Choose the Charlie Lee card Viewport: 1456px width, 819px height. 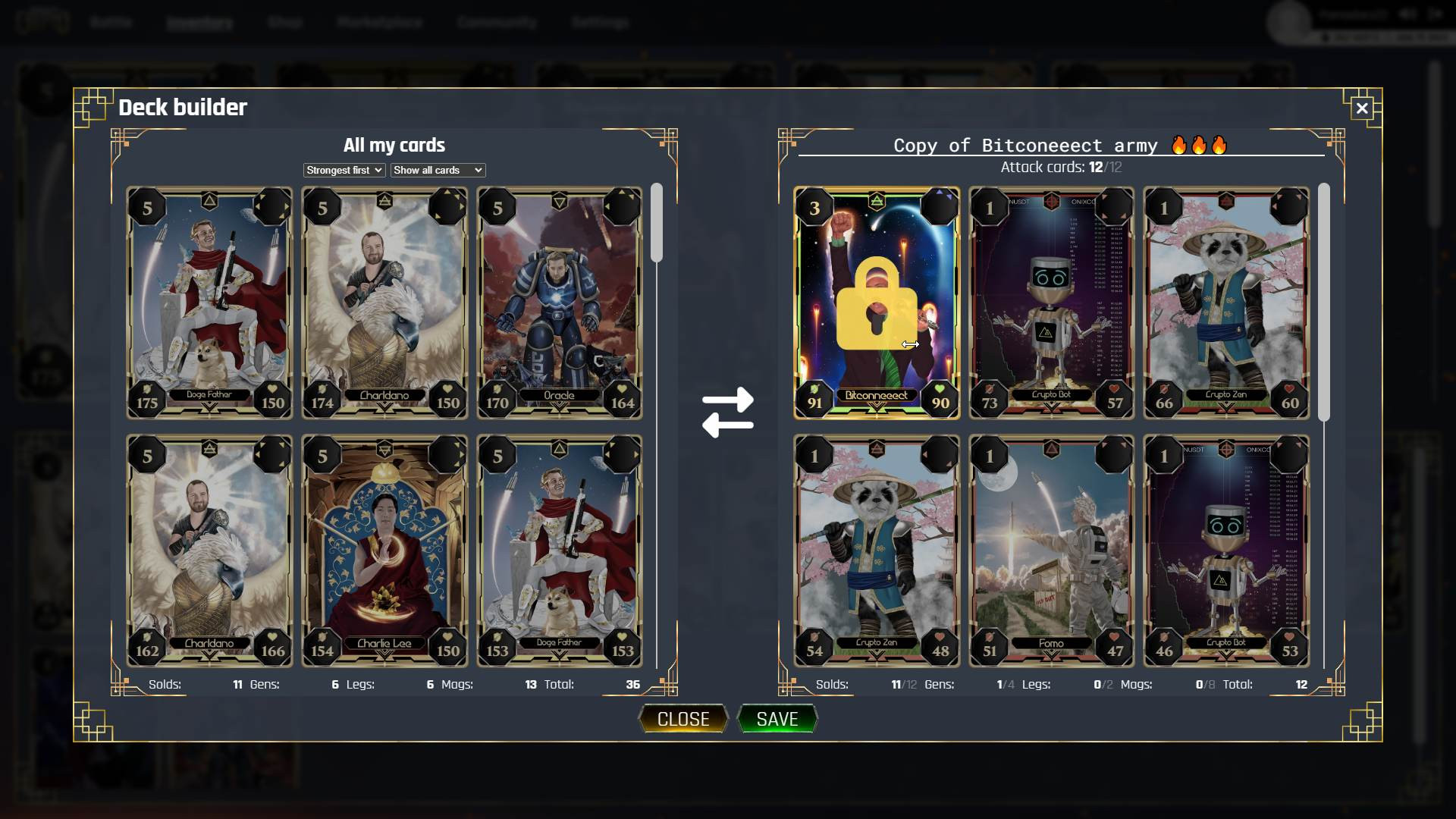(384, 551)
